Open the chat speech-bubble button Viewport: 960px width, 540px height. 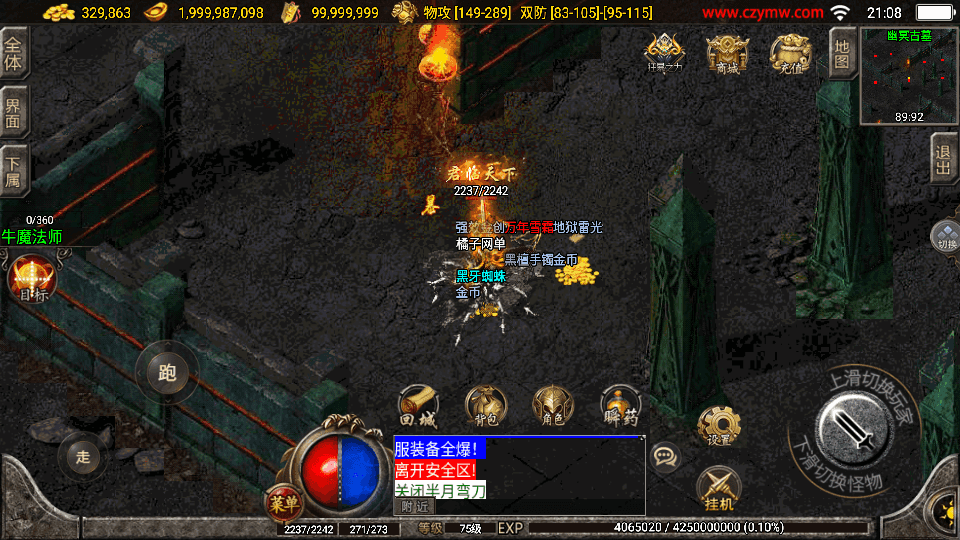pos(665,458)
